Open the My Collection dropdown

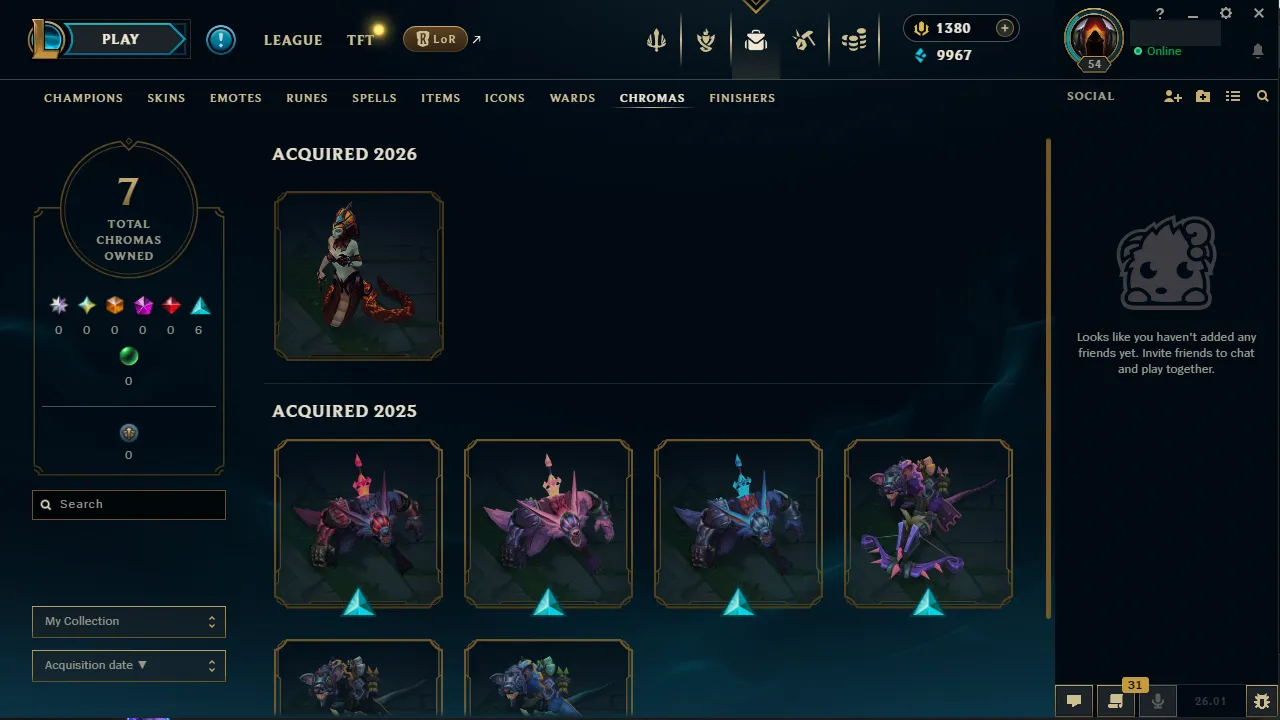pos(128,621)
